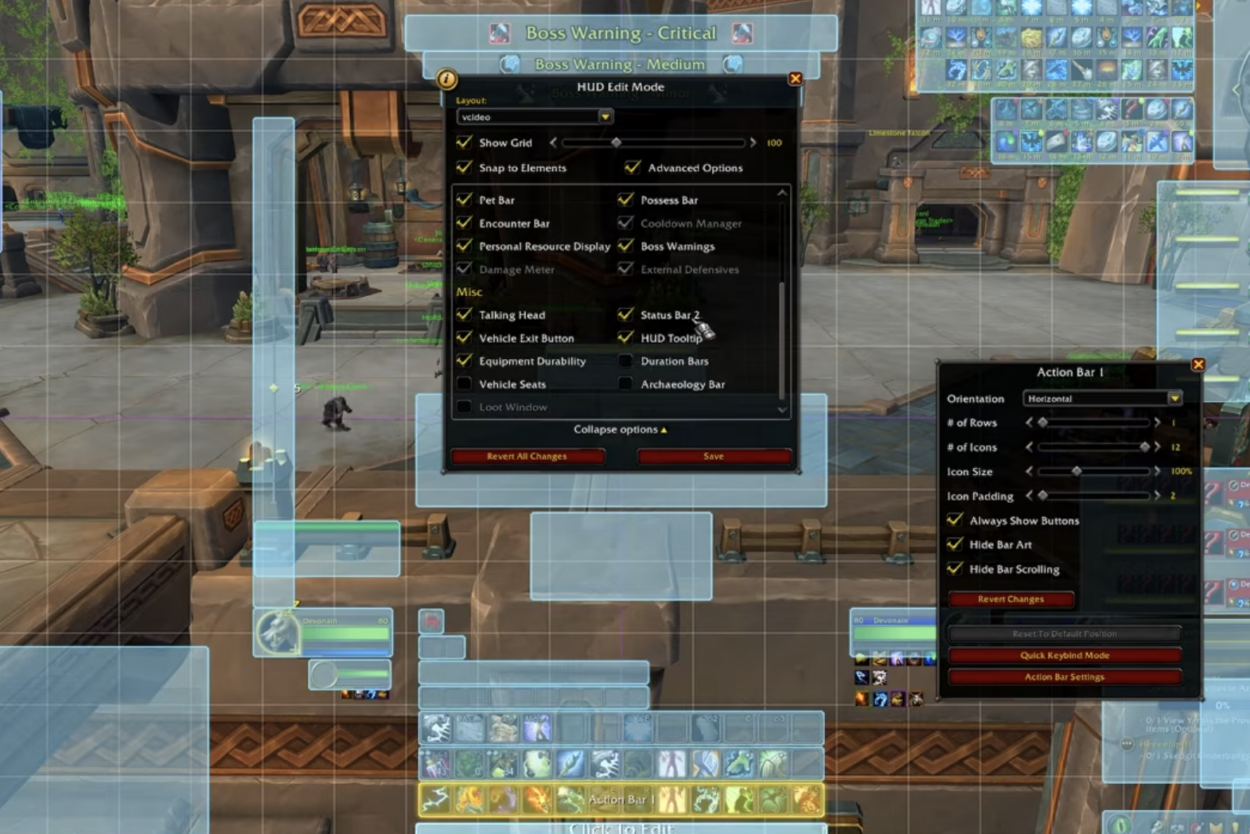Close the HUD Edit Mode window
Screen dimensions: 1250x834
click(x=795, y=78)
